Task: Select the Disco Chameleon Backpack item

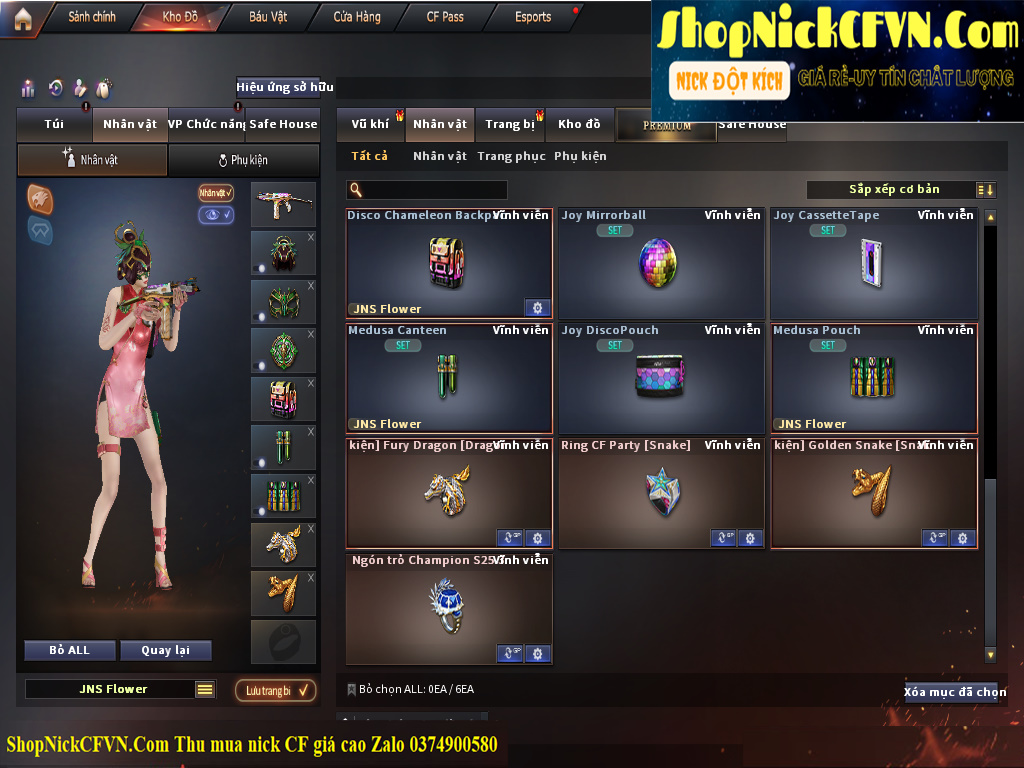Action: click(x=449, y=263)
